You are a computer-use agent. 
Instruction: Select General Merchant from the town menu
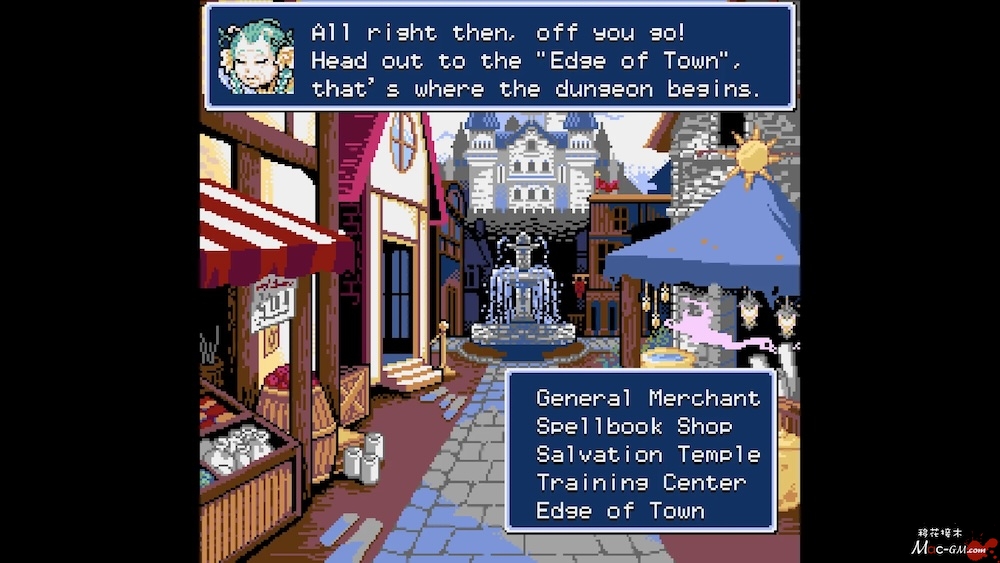(648, 398)
